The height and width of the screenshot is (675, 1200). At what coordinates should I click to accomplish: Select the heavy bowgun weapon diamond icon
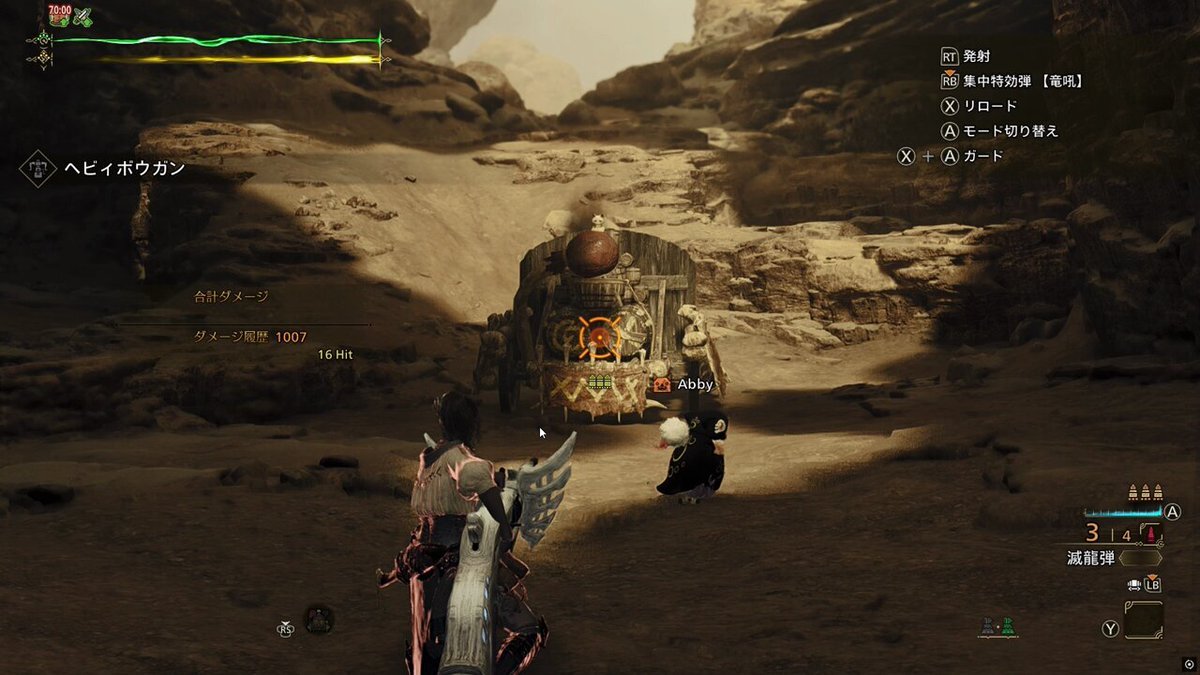(37, 168)
